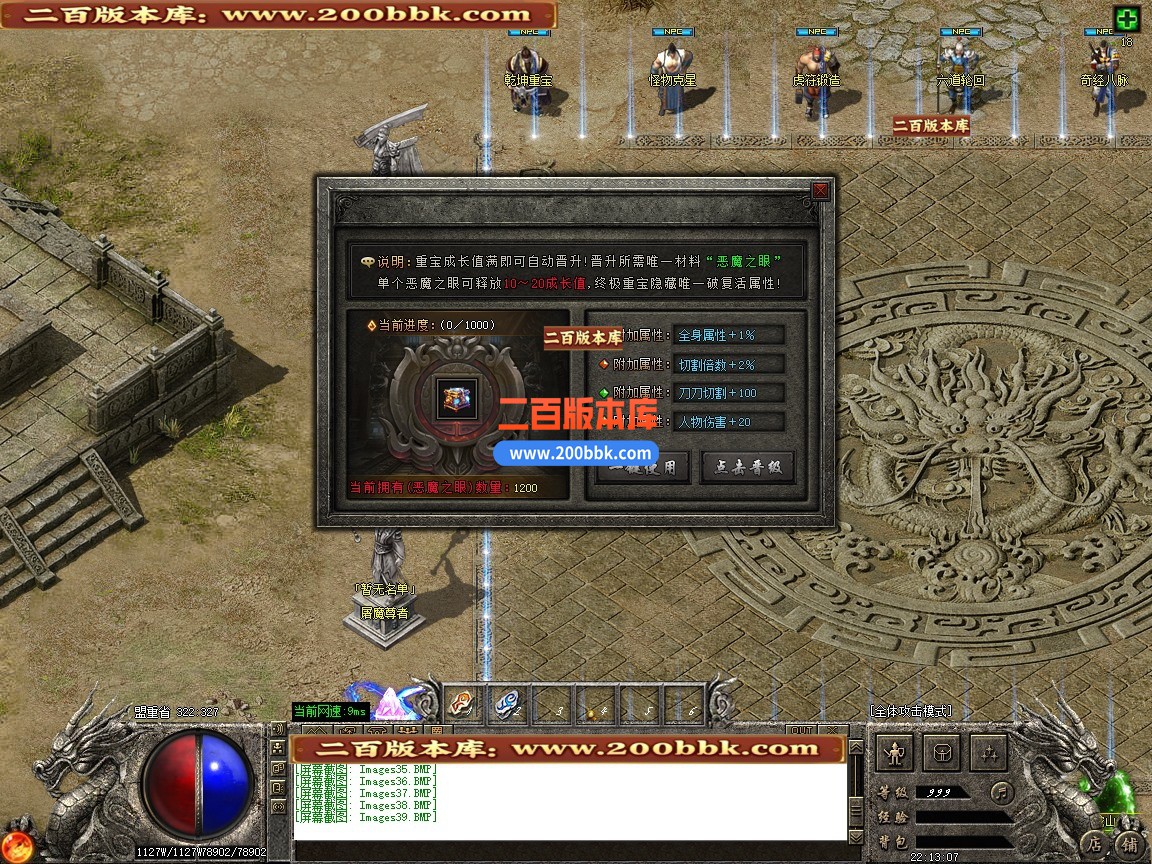The width and height of the screenshot is (1152, 864).
Task: Toggle the music note sound button
Action: click(1001, 793)
